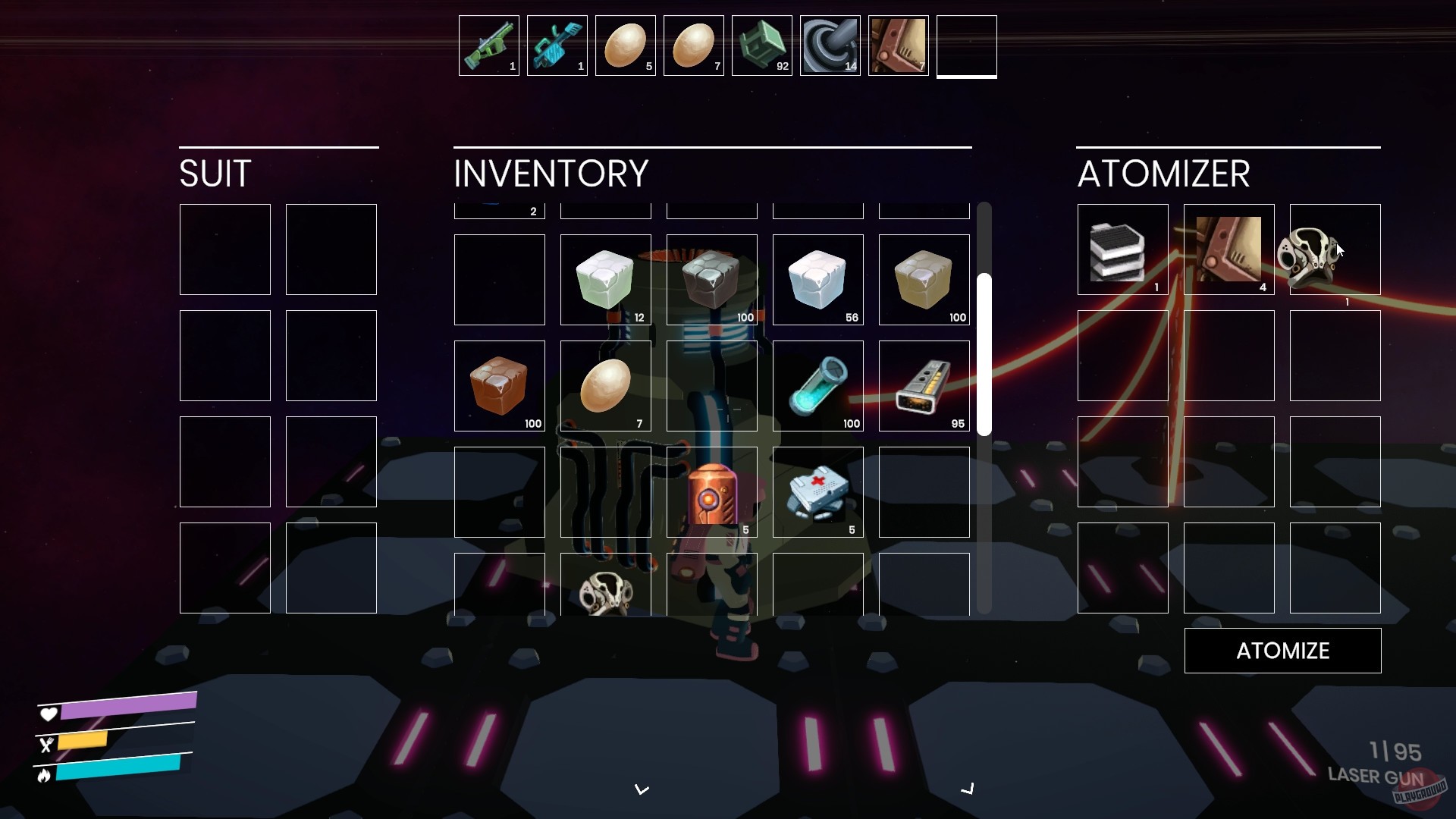Select the solar panel in the Atomizer grid

tap(1122, 249)
